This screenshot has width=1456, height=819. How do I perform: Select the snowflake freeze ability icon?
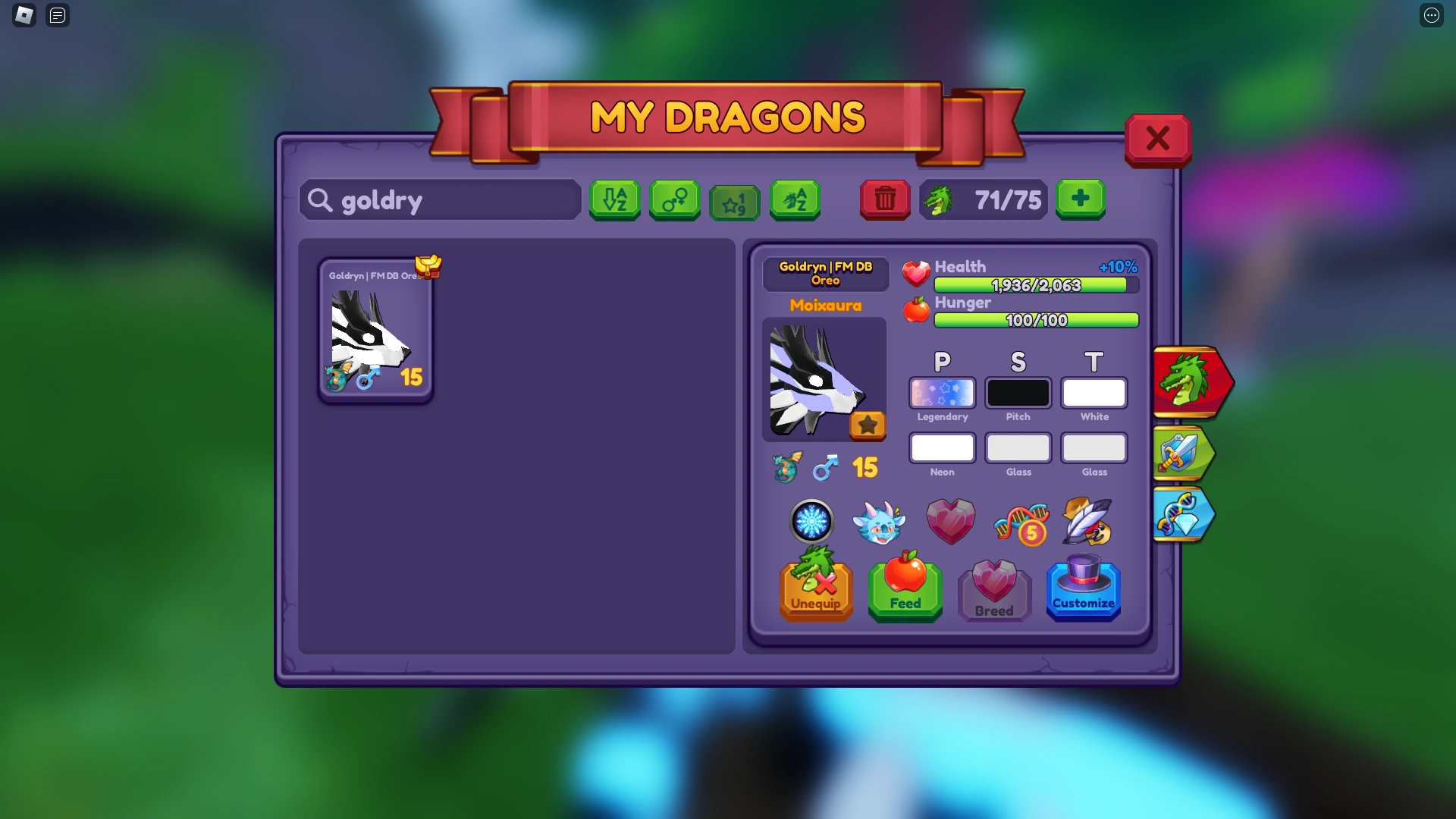point(812,521)
